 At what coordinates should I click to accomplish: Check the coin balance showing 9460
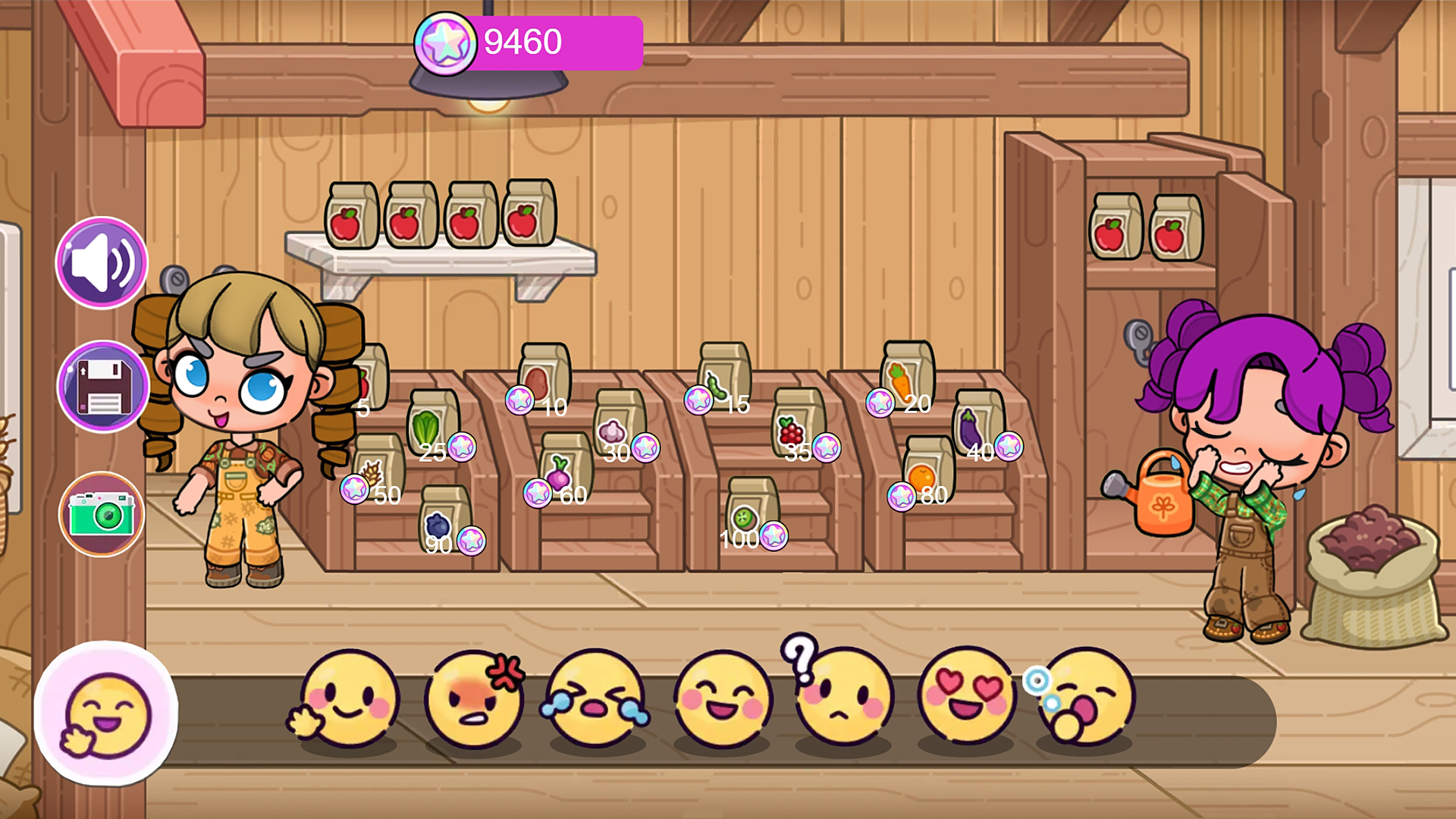click(522, 42)
